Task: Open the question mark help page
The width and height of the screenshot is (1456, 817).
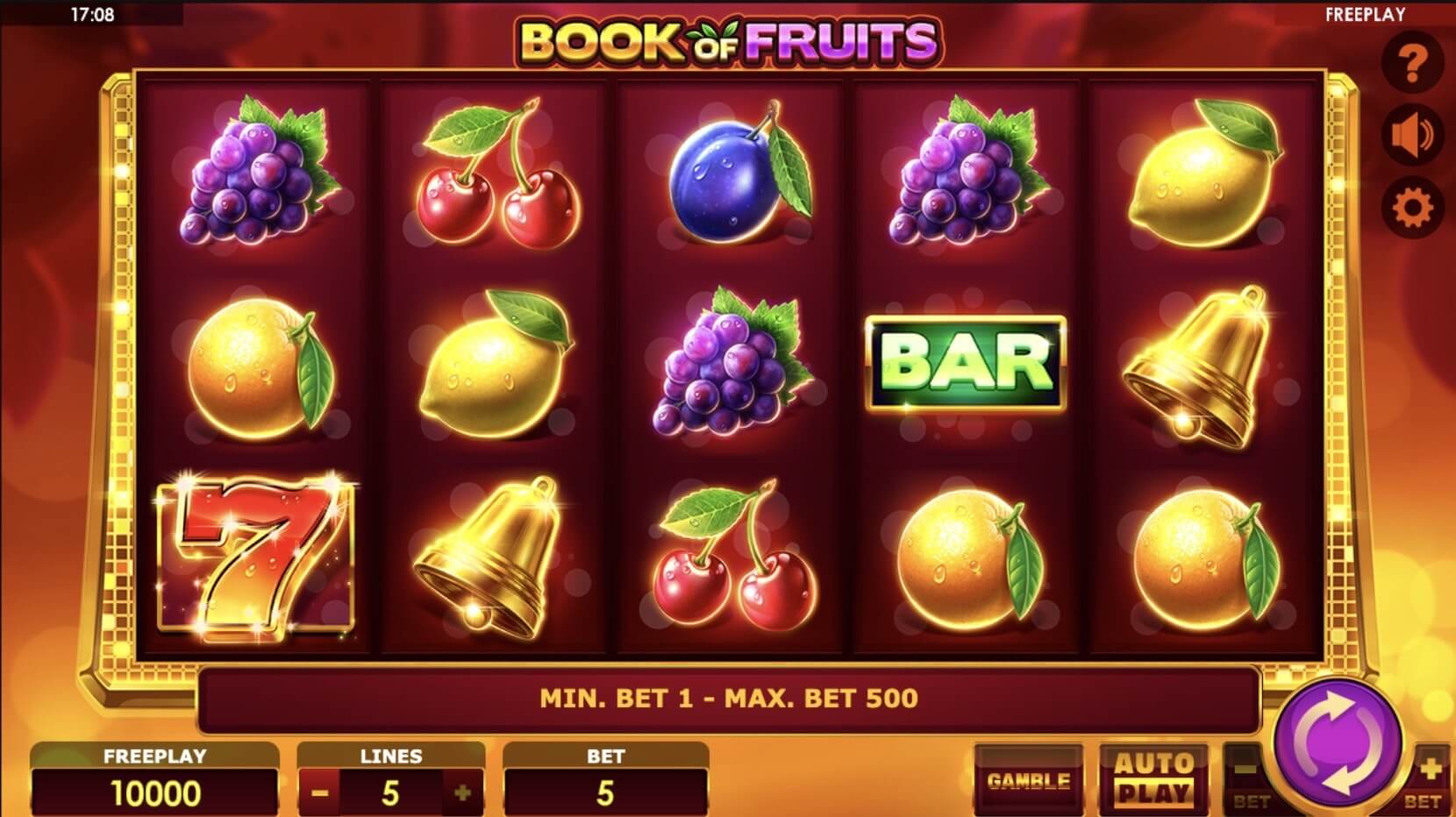Action: pyautogui.click(x=1412, y=63)
